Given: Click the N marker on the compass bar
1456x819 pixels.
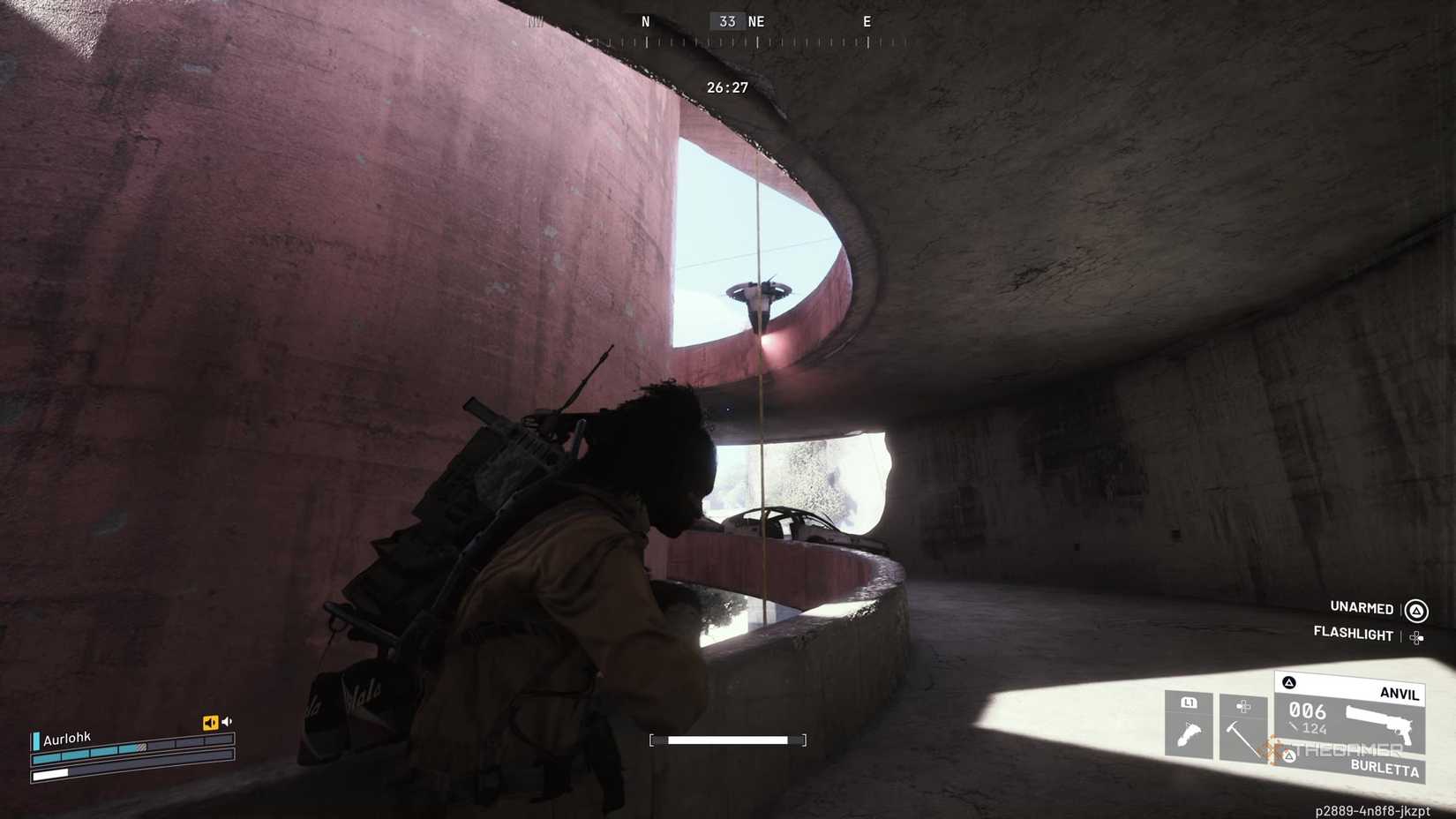Looking at the screenshot, I should point(645,21).
